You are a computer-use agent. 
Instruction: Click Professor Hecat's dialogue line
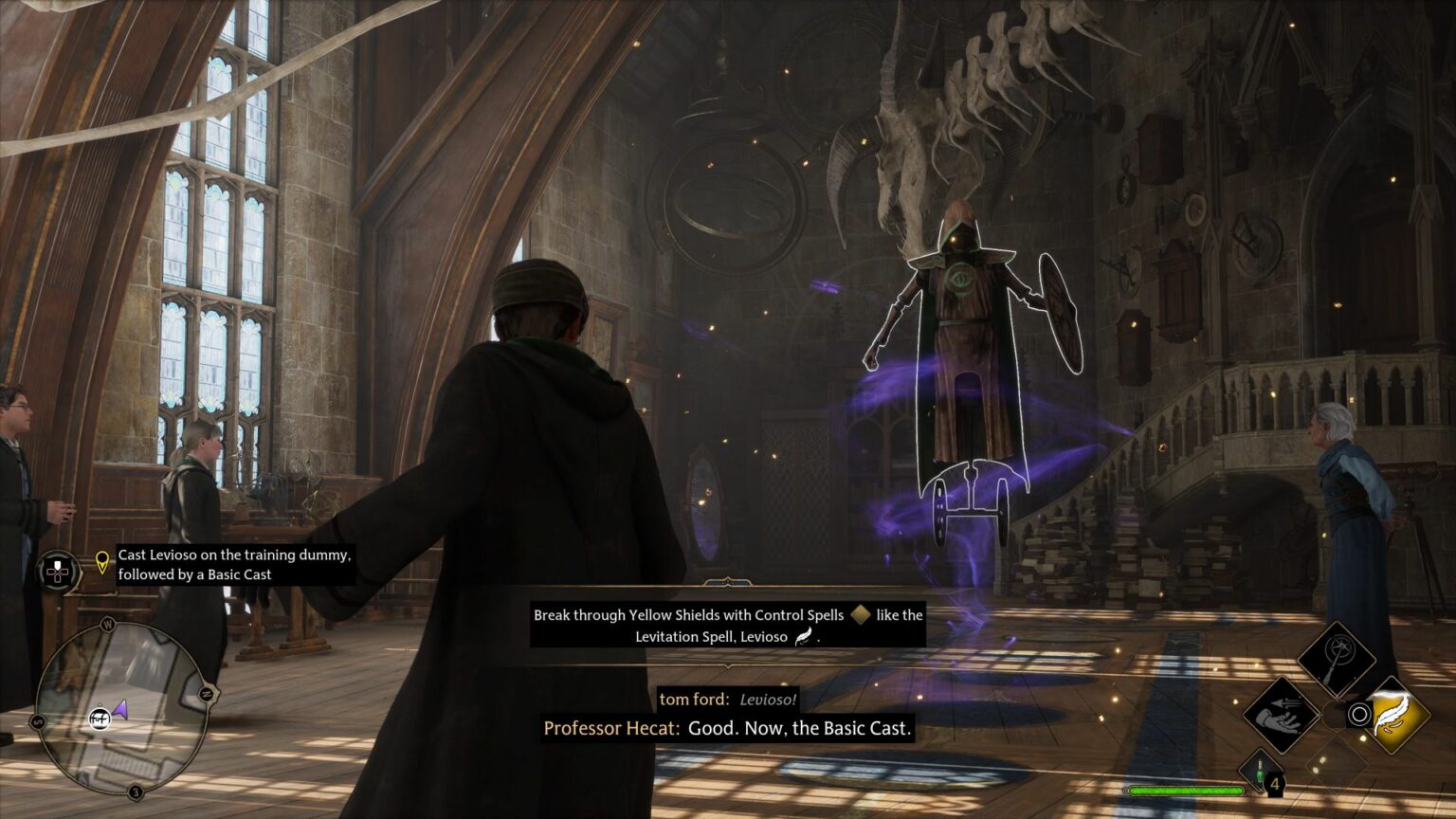click(728, 729)
